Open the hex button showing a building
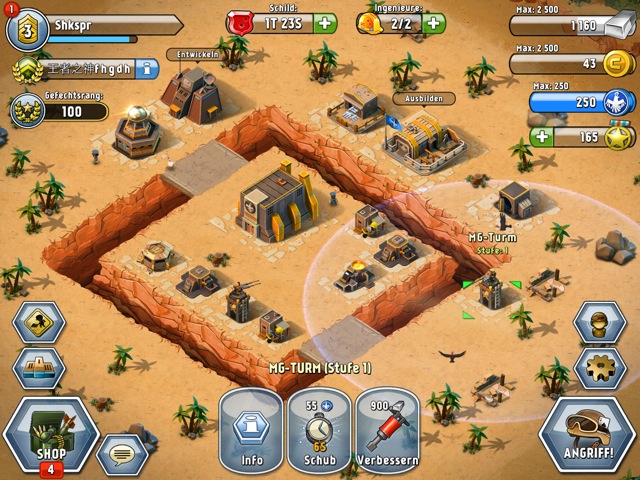The width and height of the screenshot is (640, 480). pyautogui.click(x=39, y=368)
